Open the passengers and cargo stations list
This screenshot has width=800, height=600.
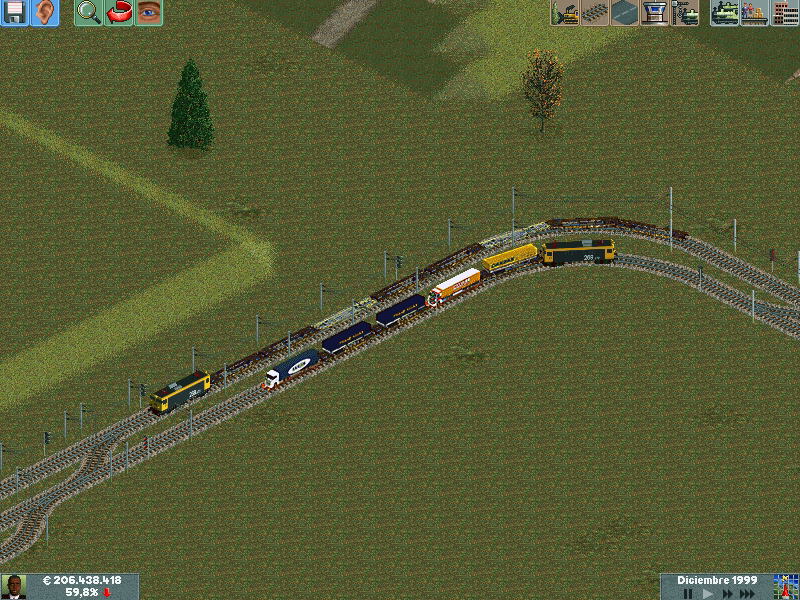pyautogui.click(x=755, y=13)
